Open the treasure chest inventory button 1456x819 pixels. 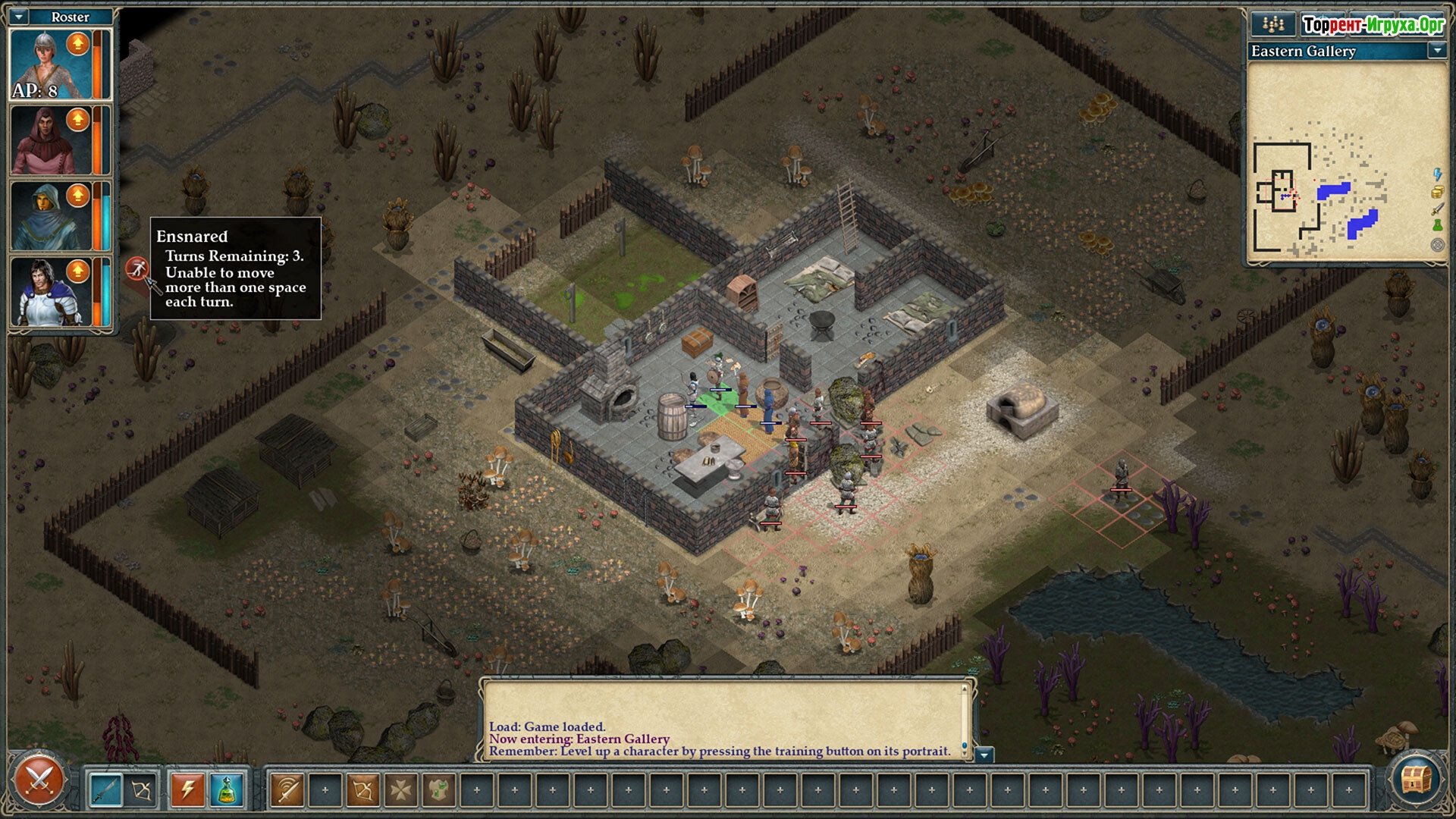tap(1415, 778)
